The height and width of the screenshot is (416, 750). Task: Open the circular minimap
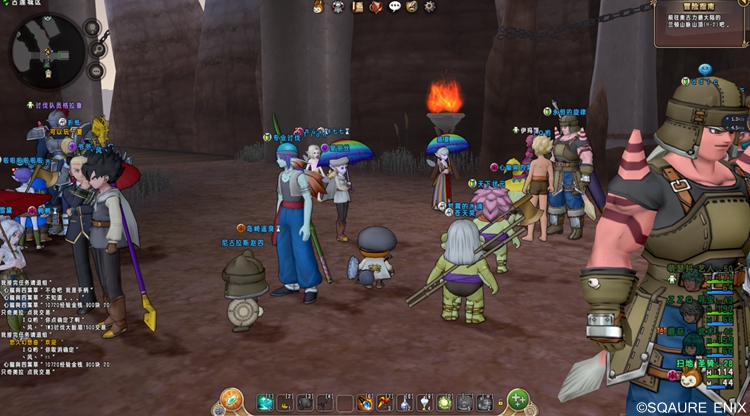point(47,50)
